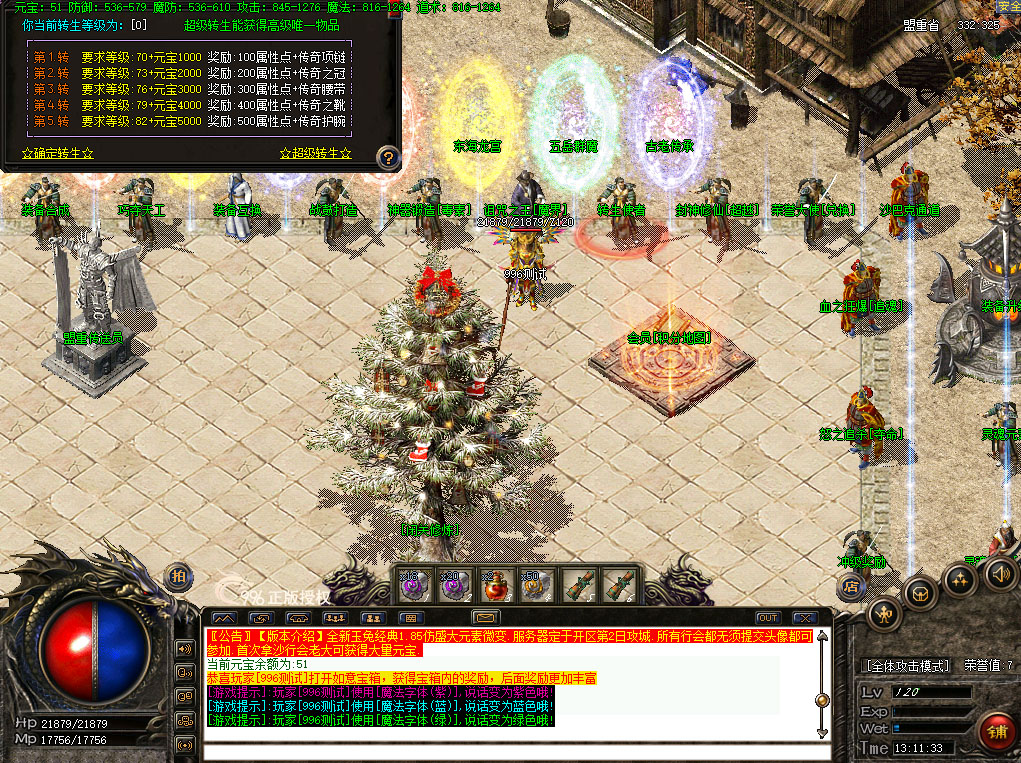Open the question mark help button
The width and height of the screenshot is (1021, 763).
point(389,157)
